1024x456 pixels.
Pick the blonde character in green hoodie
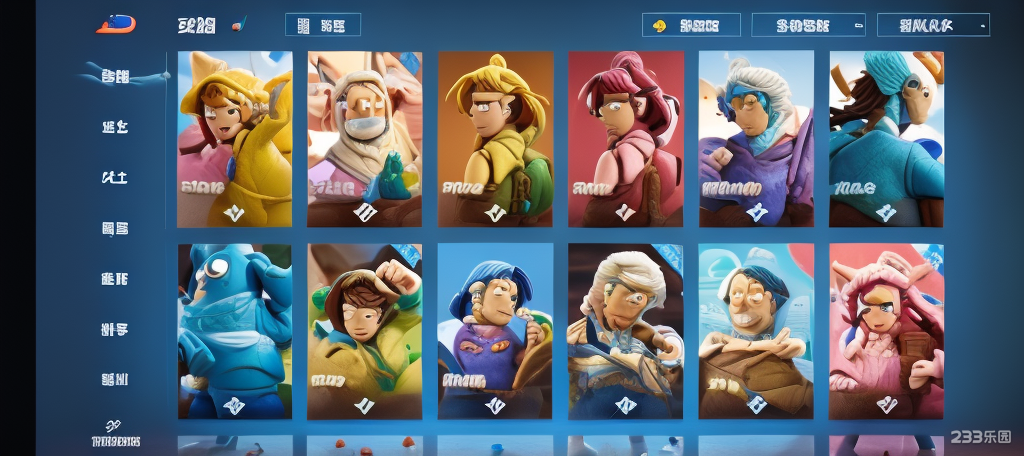pyautogui.click(x=495, y=139)
